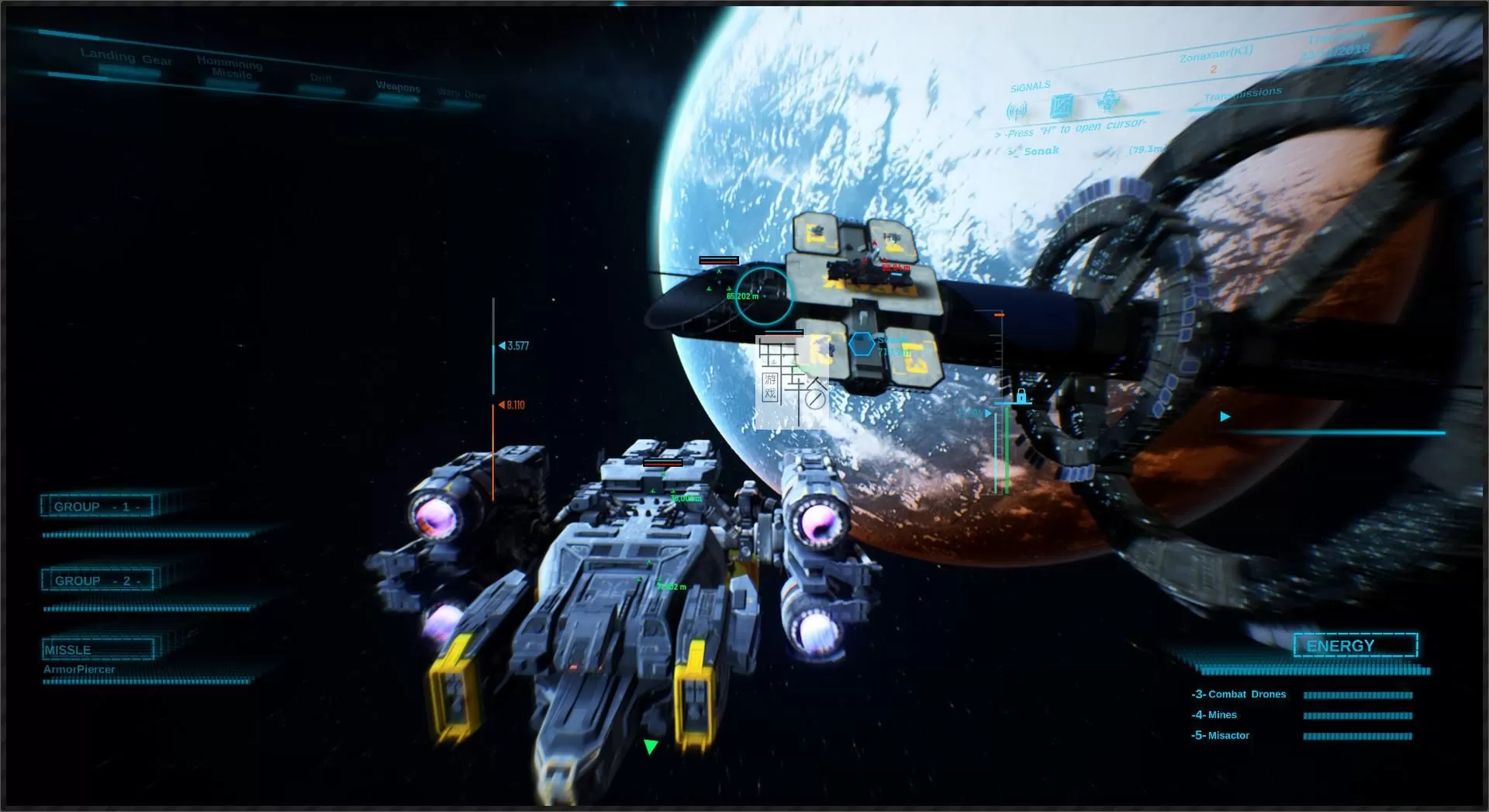Click the padlock target-lock icon near the station
The image size is (1489, 812).
tap(1021, 397)
